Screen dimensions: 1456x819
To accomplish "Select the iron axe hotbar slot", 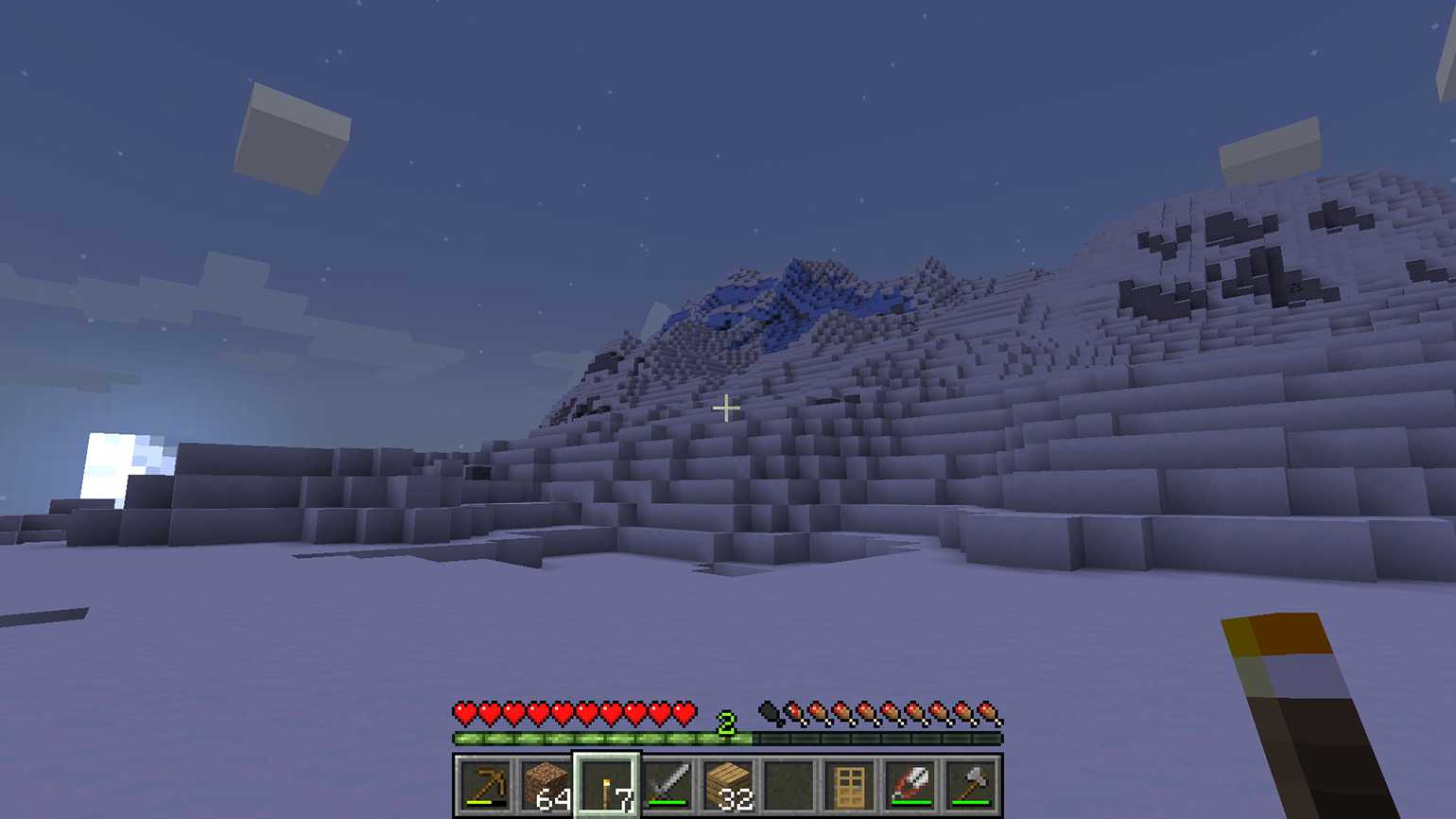I will 971,785.
